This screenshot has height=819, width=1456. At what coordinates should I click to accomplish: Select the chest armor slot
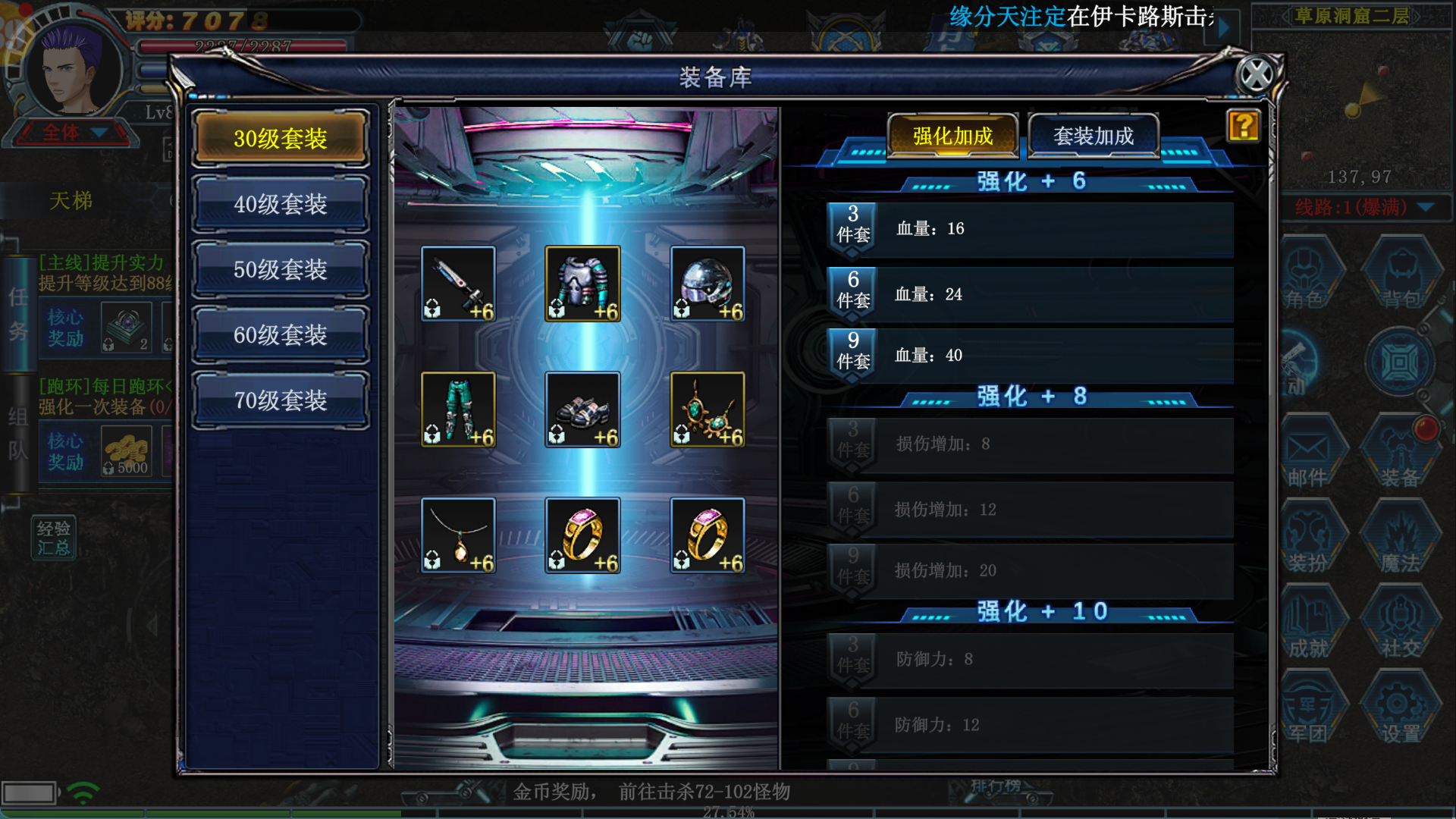(582, 284)
